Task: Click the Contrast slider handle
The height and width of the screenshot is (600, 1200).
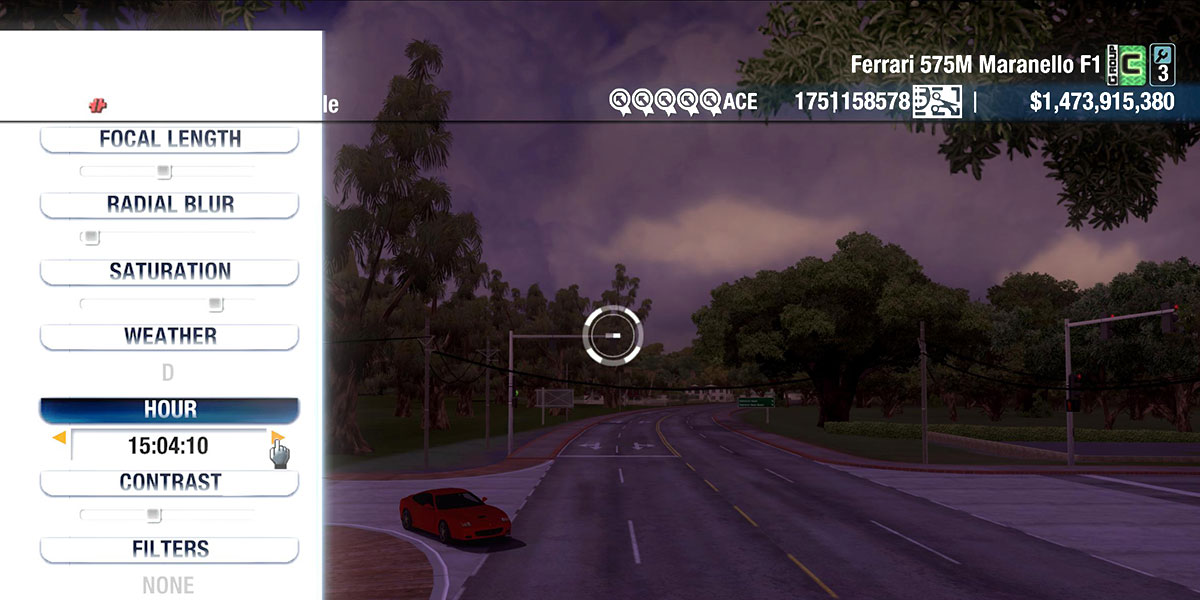Action: coord(153,515)
